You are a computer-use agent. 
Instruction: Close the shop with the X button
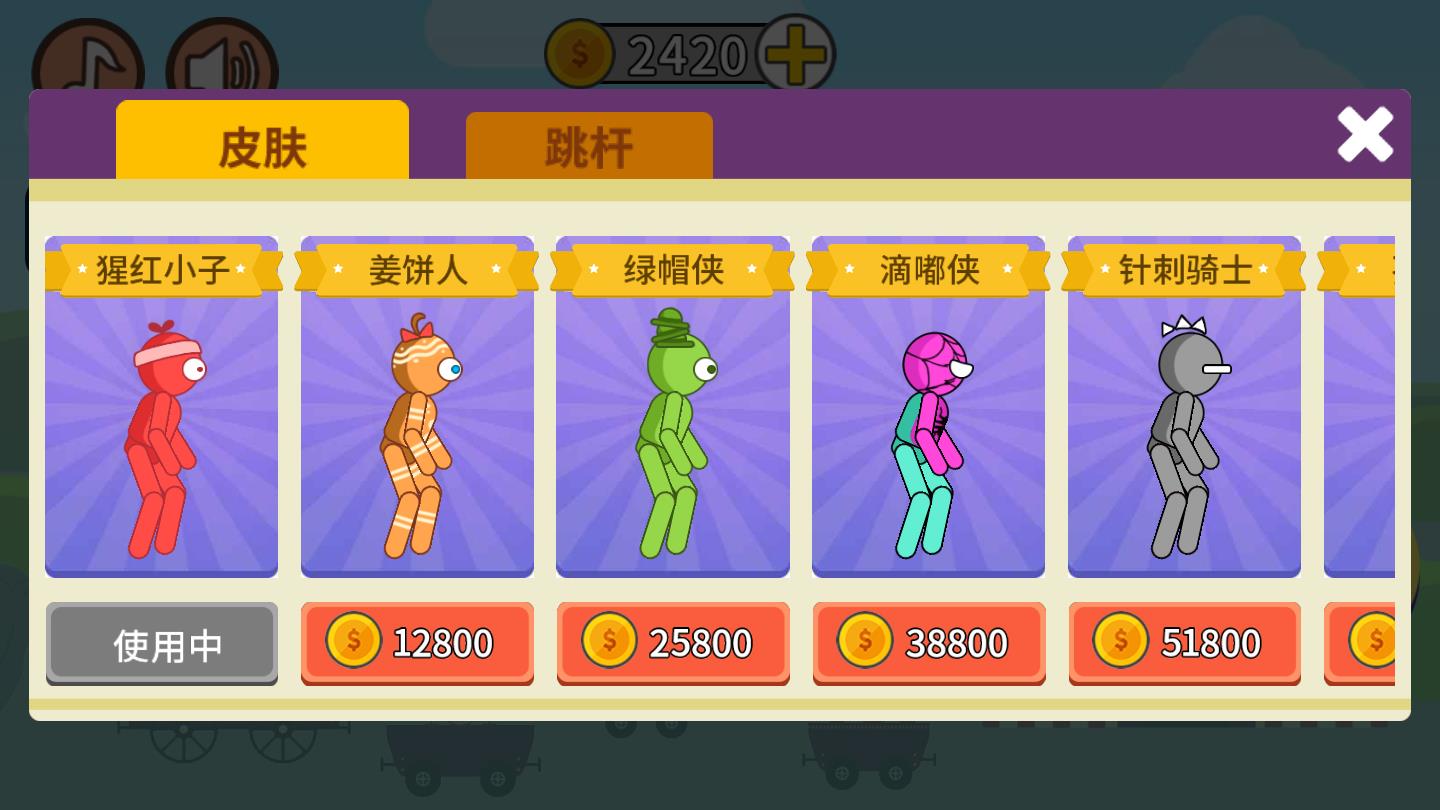click(1365, 135)
